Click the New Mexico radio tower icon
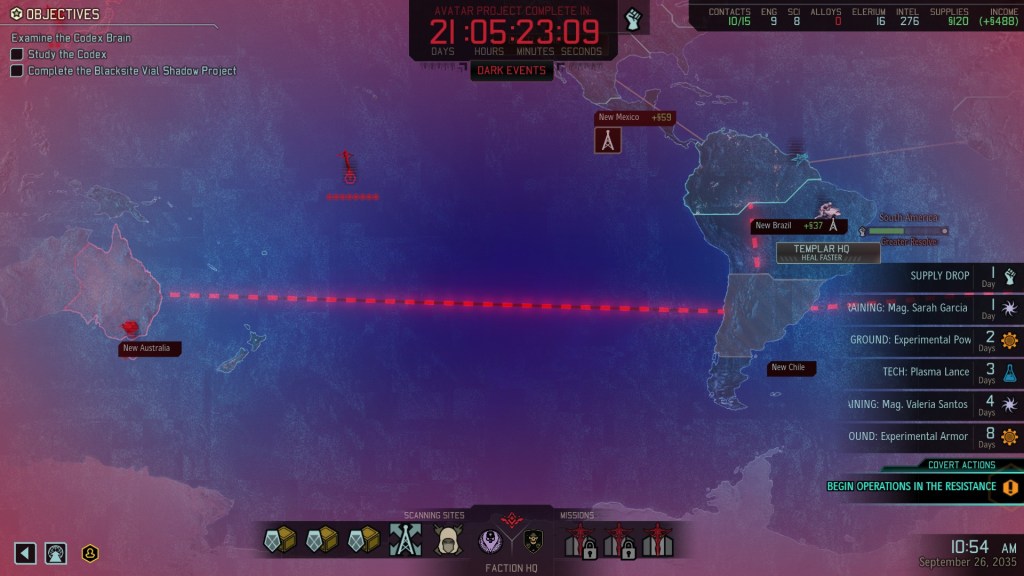 point(608,141)
